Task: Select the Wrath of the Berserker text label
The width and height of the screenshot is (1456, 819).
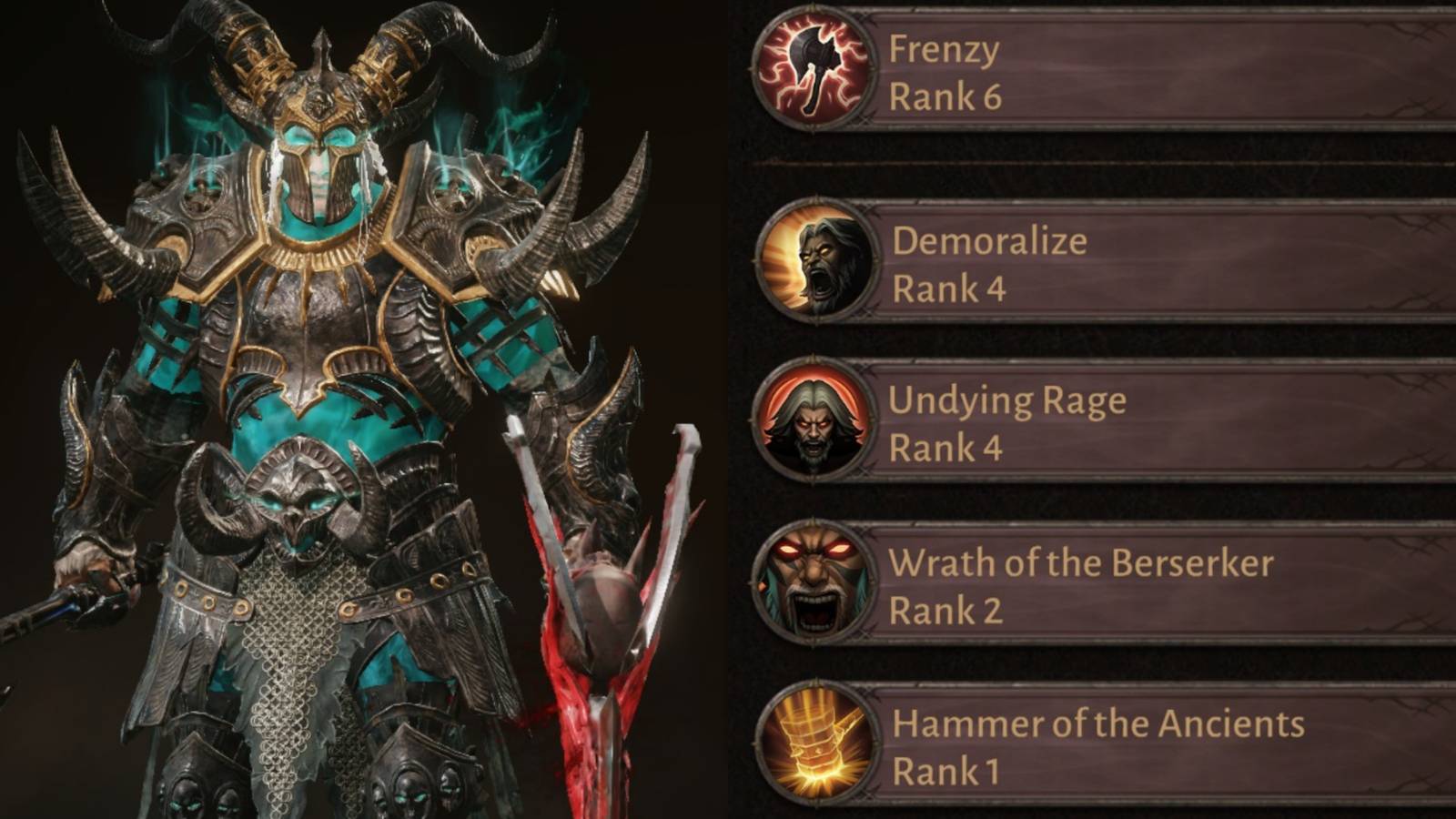Action: (1083, 564)
